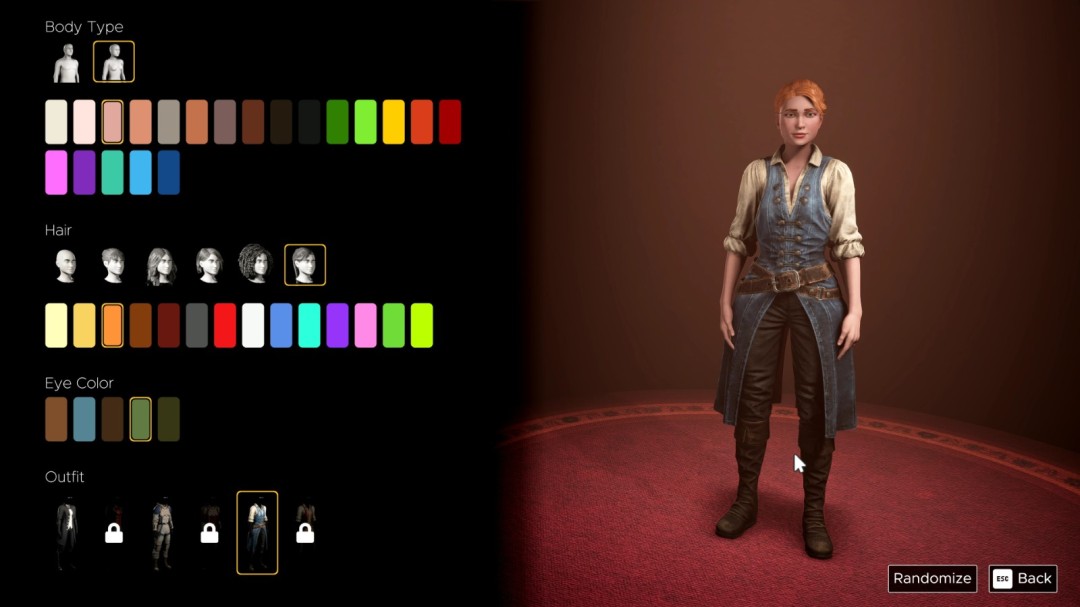
Task: Pick the bright red hair color
Action: 225,325
